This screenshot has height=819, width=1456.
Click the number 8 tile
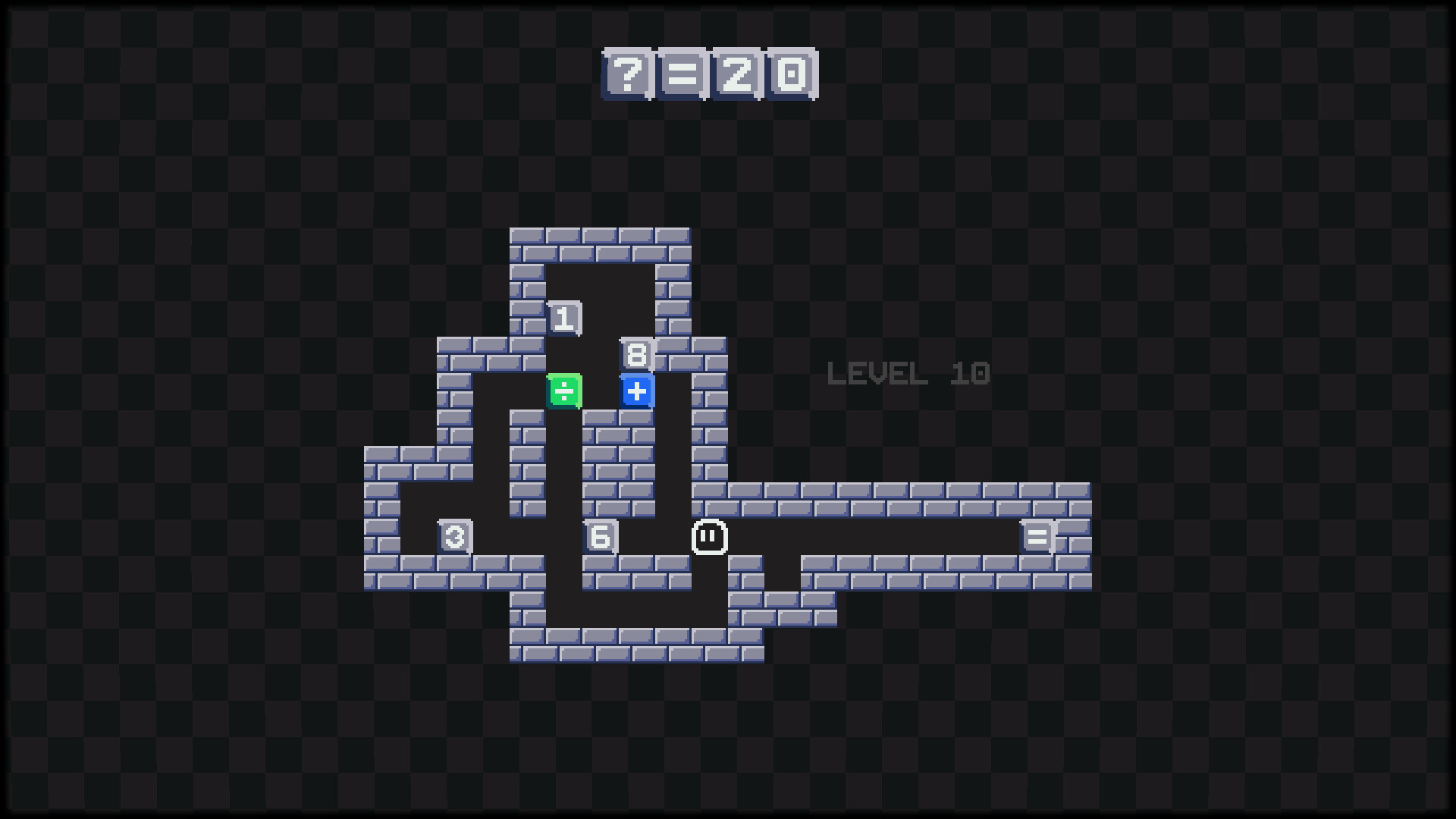637,353
